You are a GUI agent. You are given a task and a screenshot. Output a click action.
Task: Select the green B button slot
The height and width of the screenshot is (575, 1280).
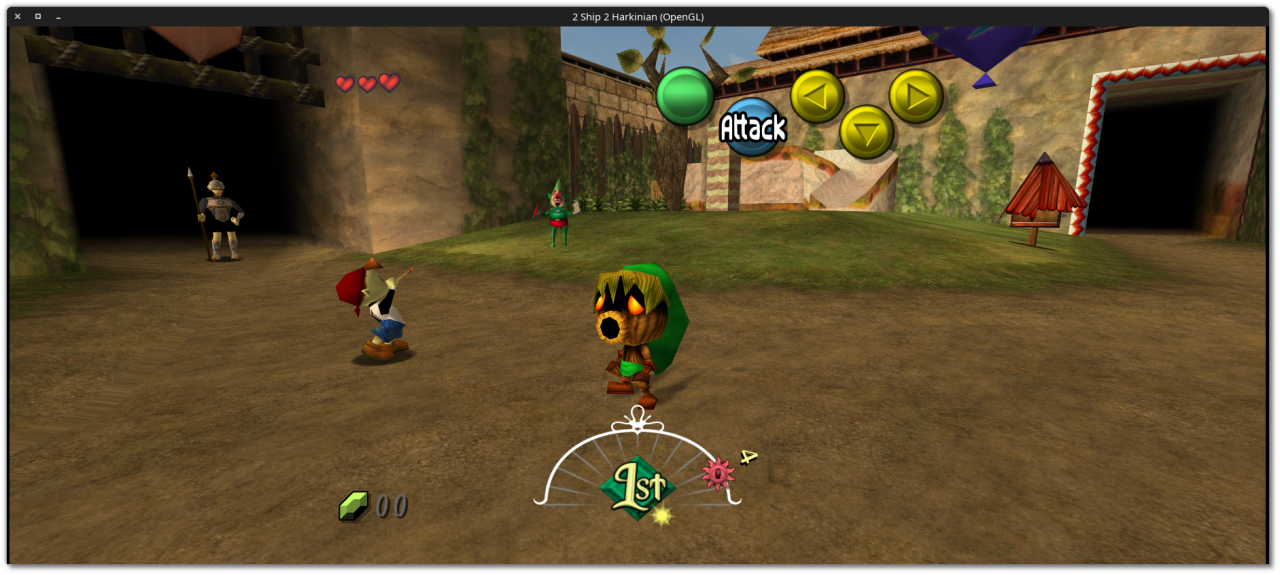(685, 96)
